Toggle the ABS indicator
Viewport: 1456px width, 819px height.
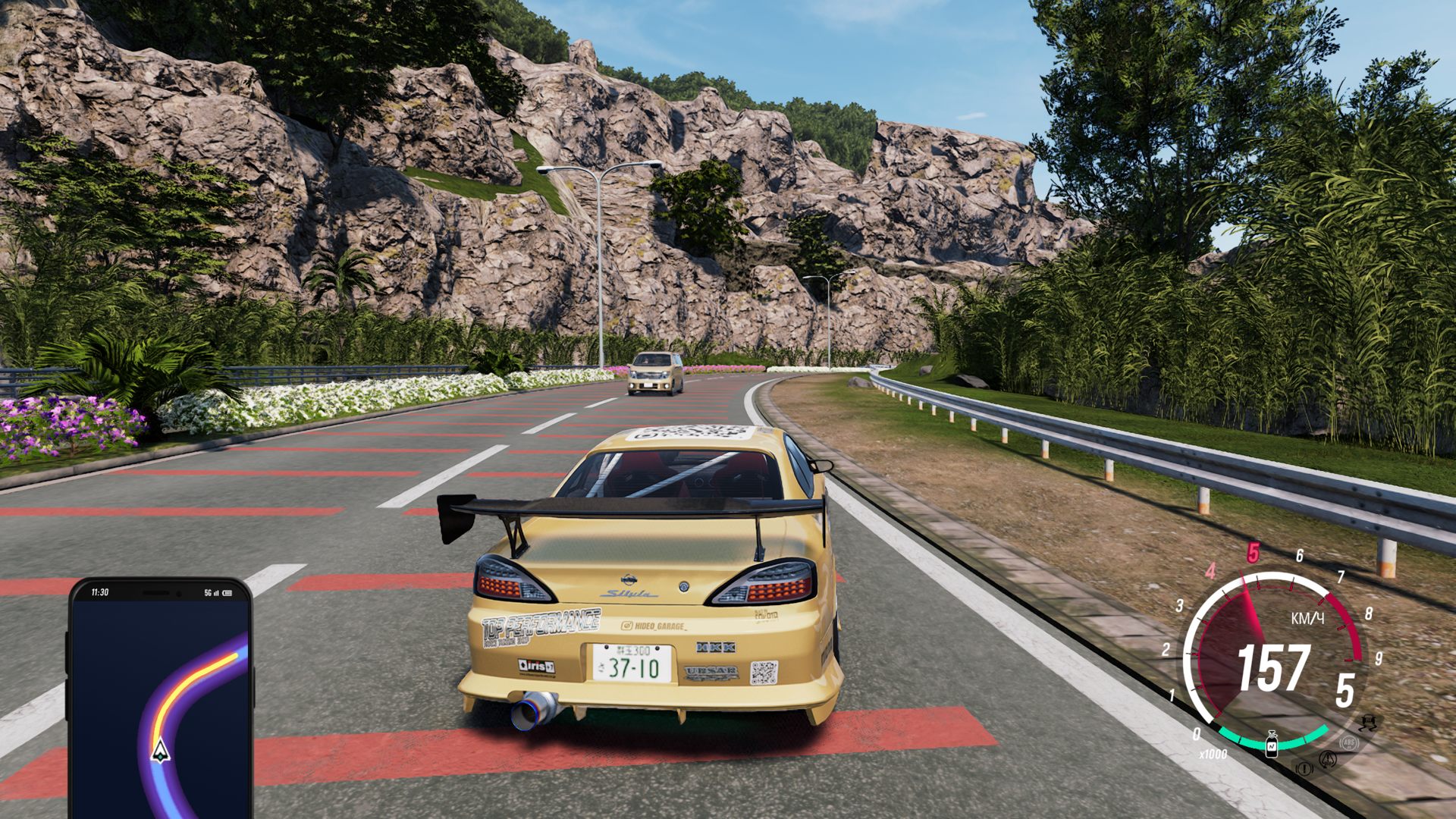coord(1349,743)
